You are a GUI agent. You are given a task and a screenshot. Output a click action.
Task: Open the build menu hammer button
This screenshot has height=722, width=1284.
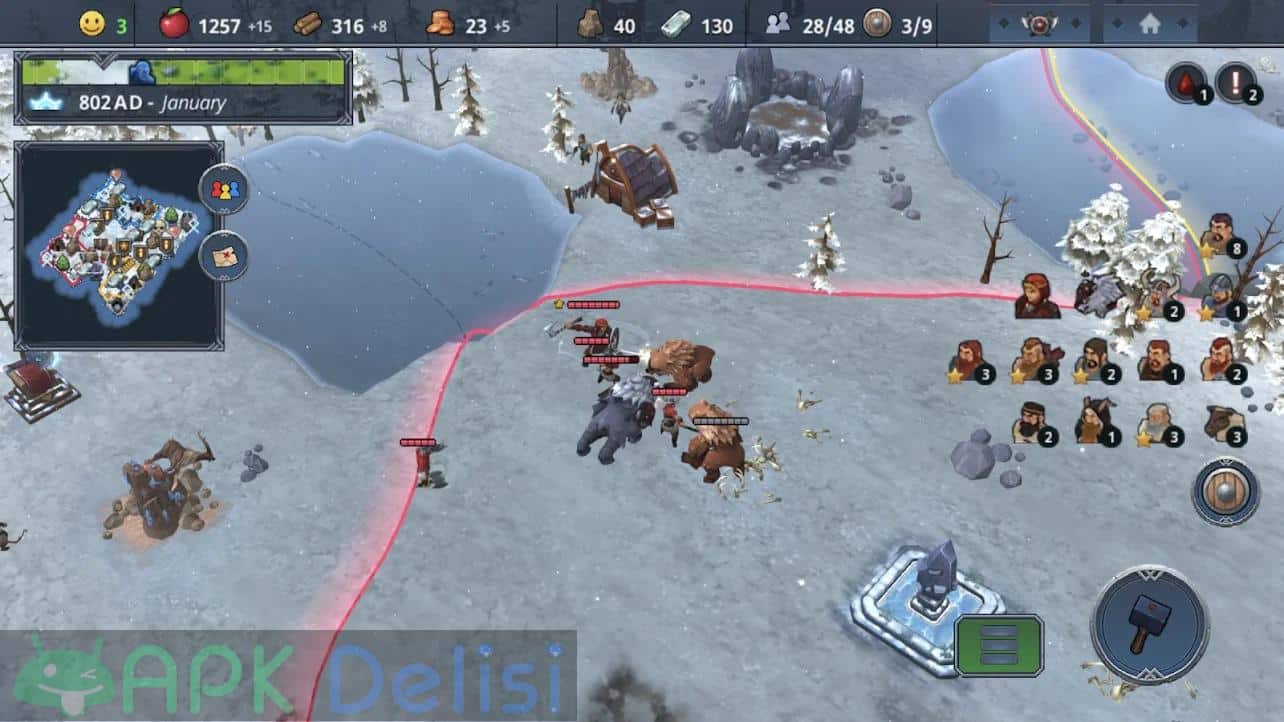(1142, 626)
